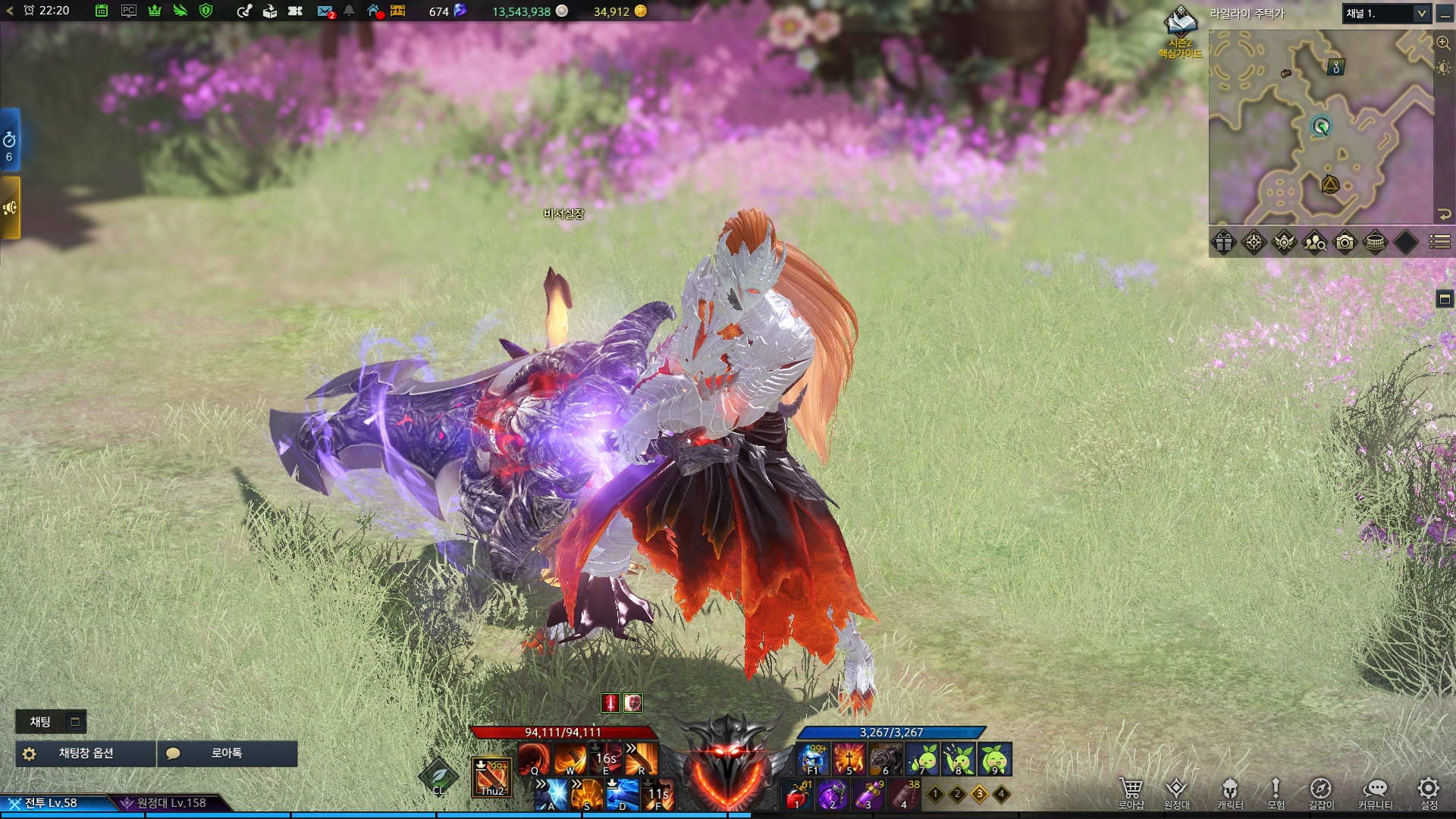The image size is (1456, 819).
Task: Click the minimap zoom-in magnifier
Action: click(x=1444, y=43)
